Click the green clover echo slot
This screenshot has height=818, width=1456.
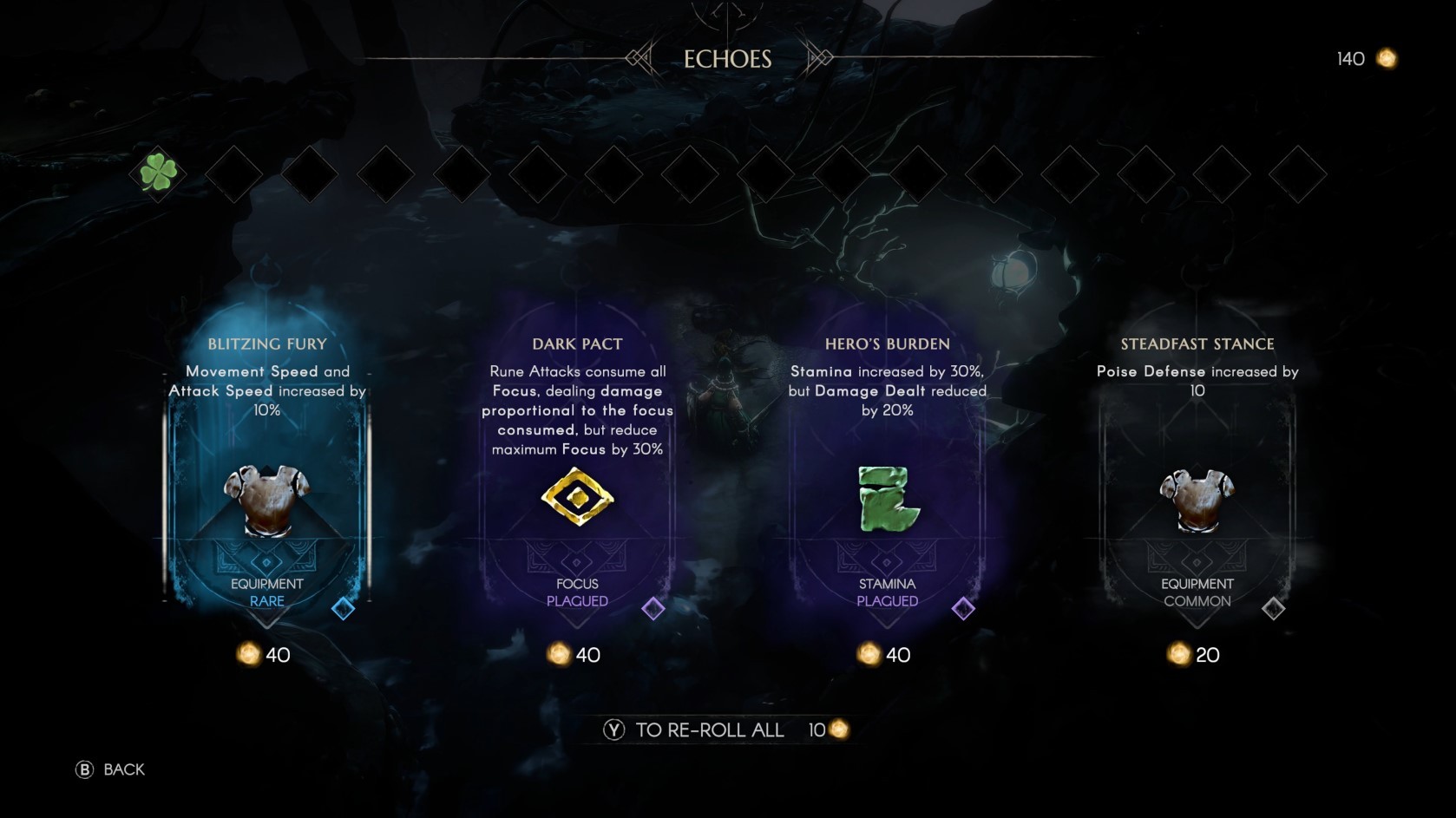pyautogui.click(x=159, y=173)
